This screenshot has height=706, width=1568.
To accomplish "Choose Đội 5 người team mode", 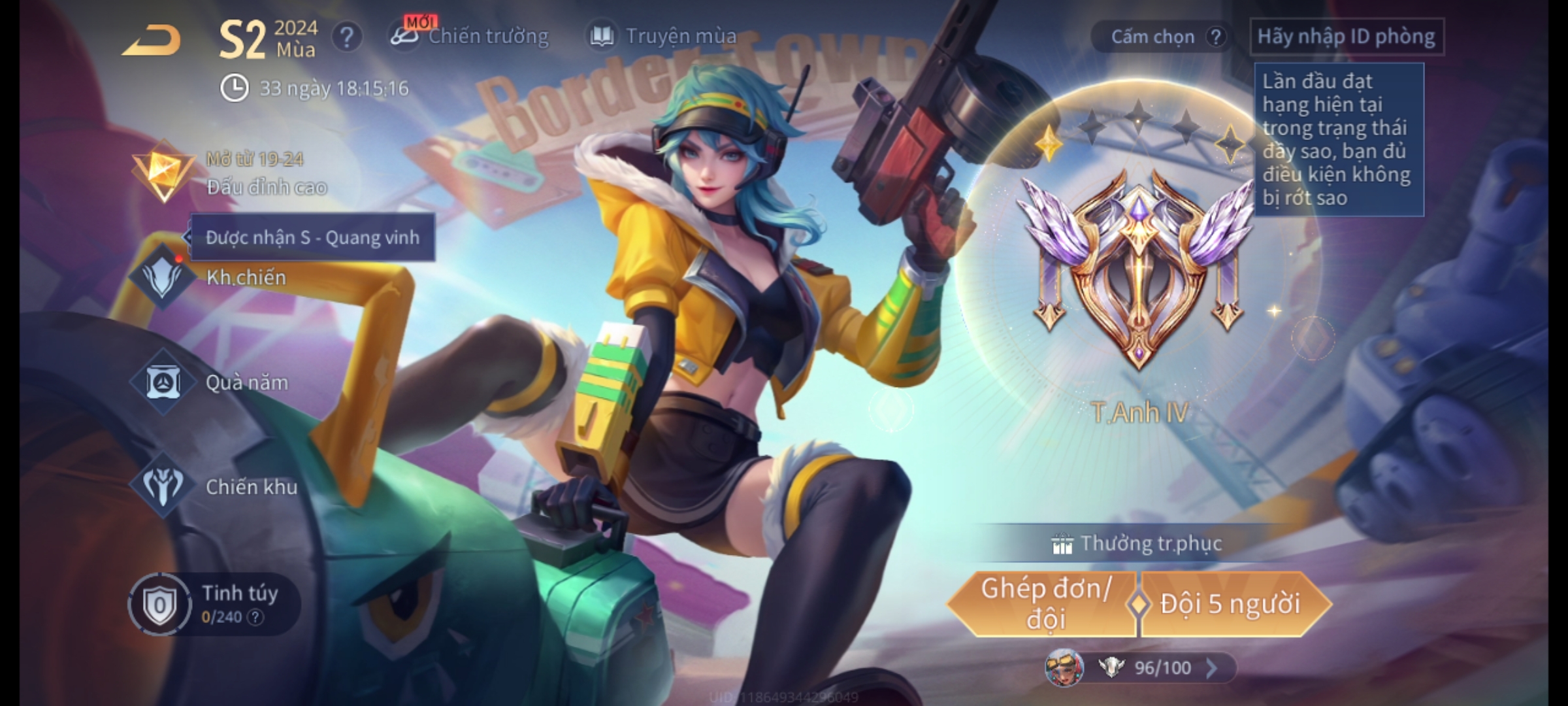I will 1230,604.
